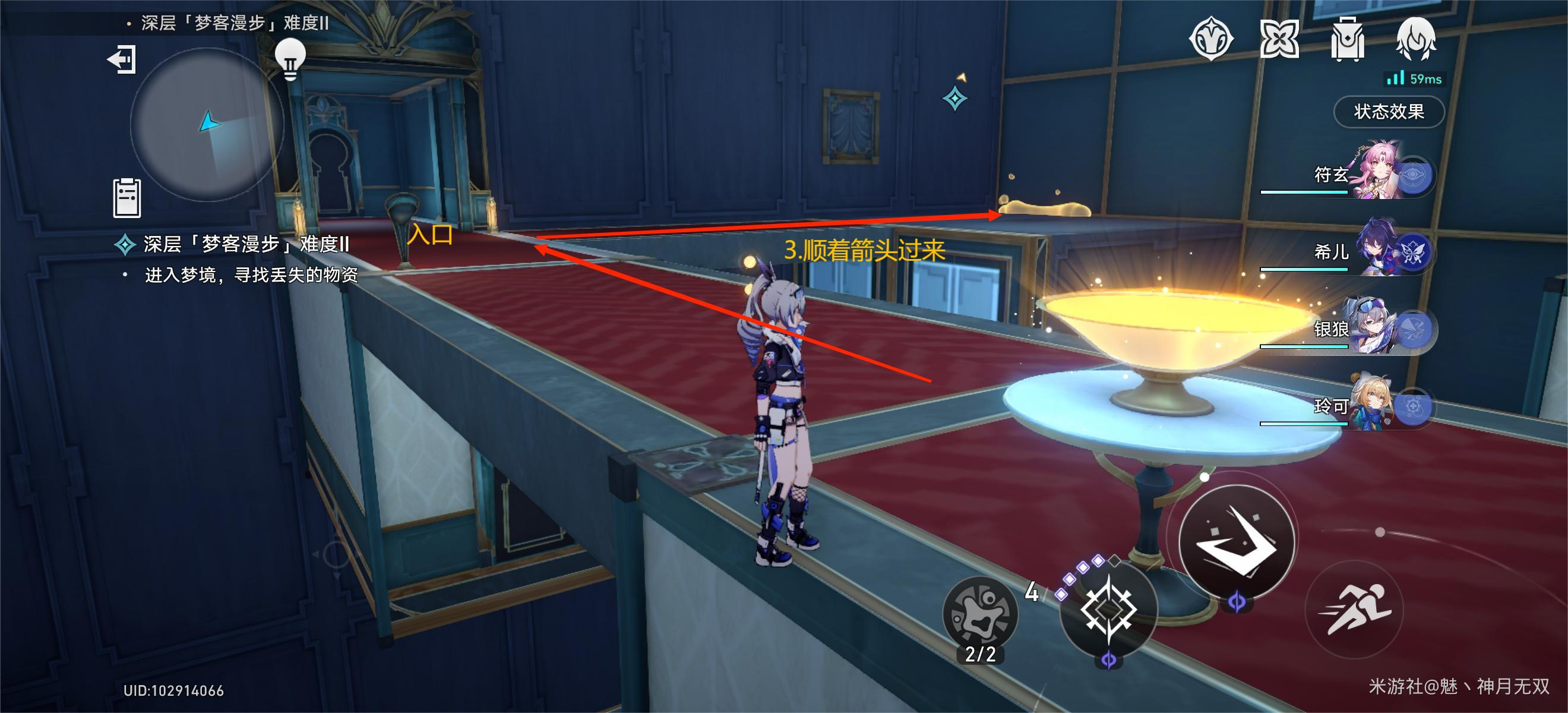Image resolution: width=1568 pixels, height=713 pixels.
Task: Toggle the sprint running-figure button
Action: [x=1354, y=609]
